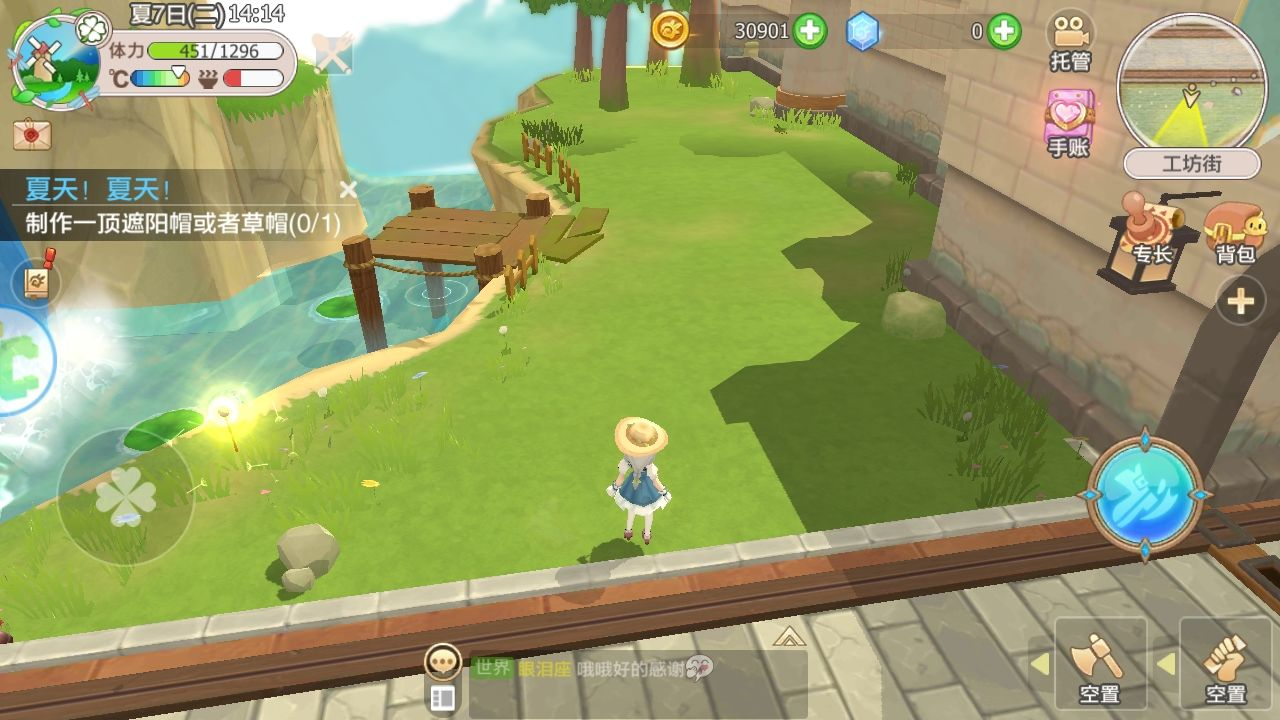The image size is (1280, 720).
Task: Toggle 托管 auto-play mode
Action: pyautogui.click(x=1069, y=42)
